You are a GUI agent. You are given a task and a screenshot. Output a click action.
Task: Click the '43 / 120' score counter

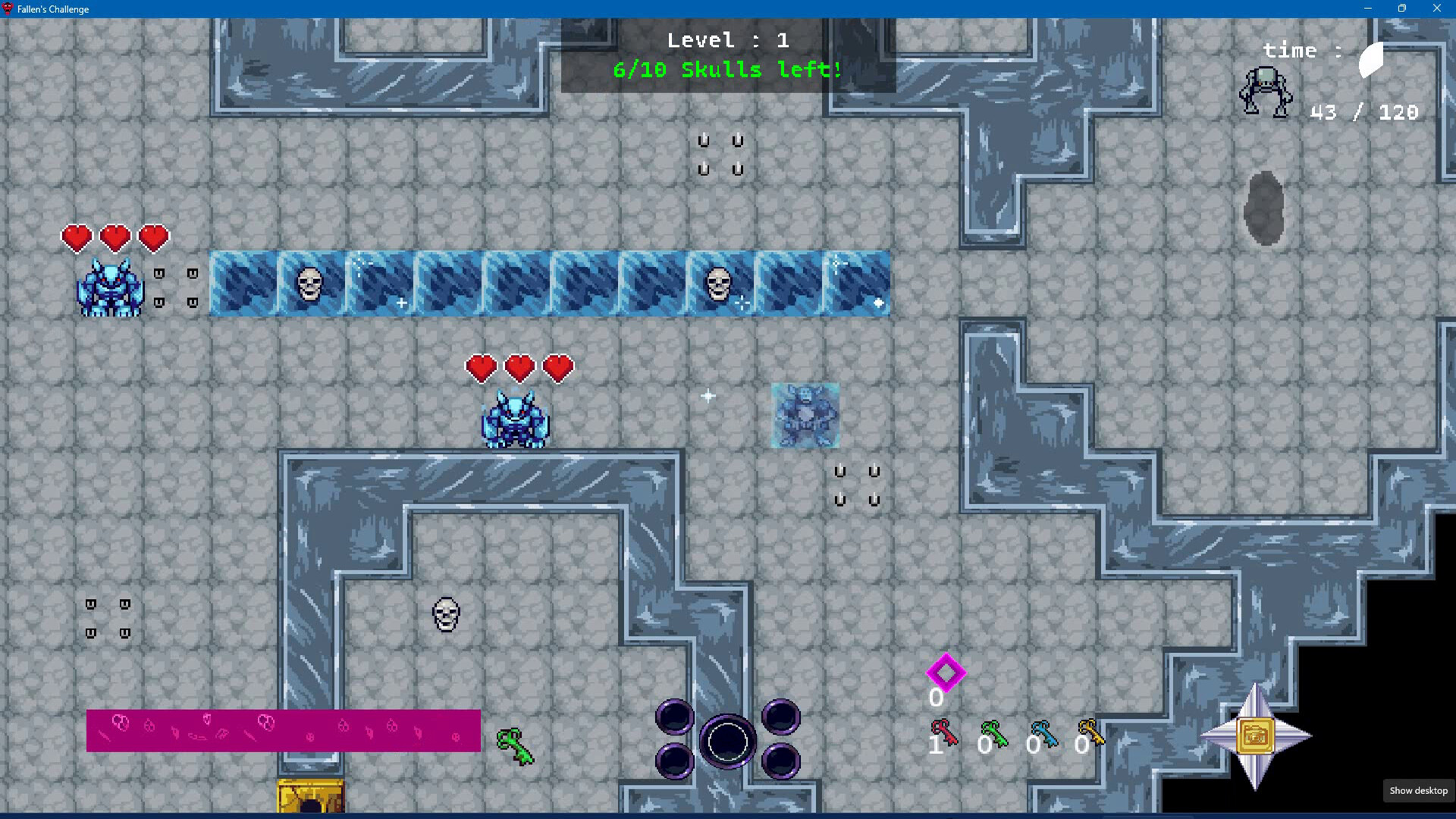pos(1363,111)
